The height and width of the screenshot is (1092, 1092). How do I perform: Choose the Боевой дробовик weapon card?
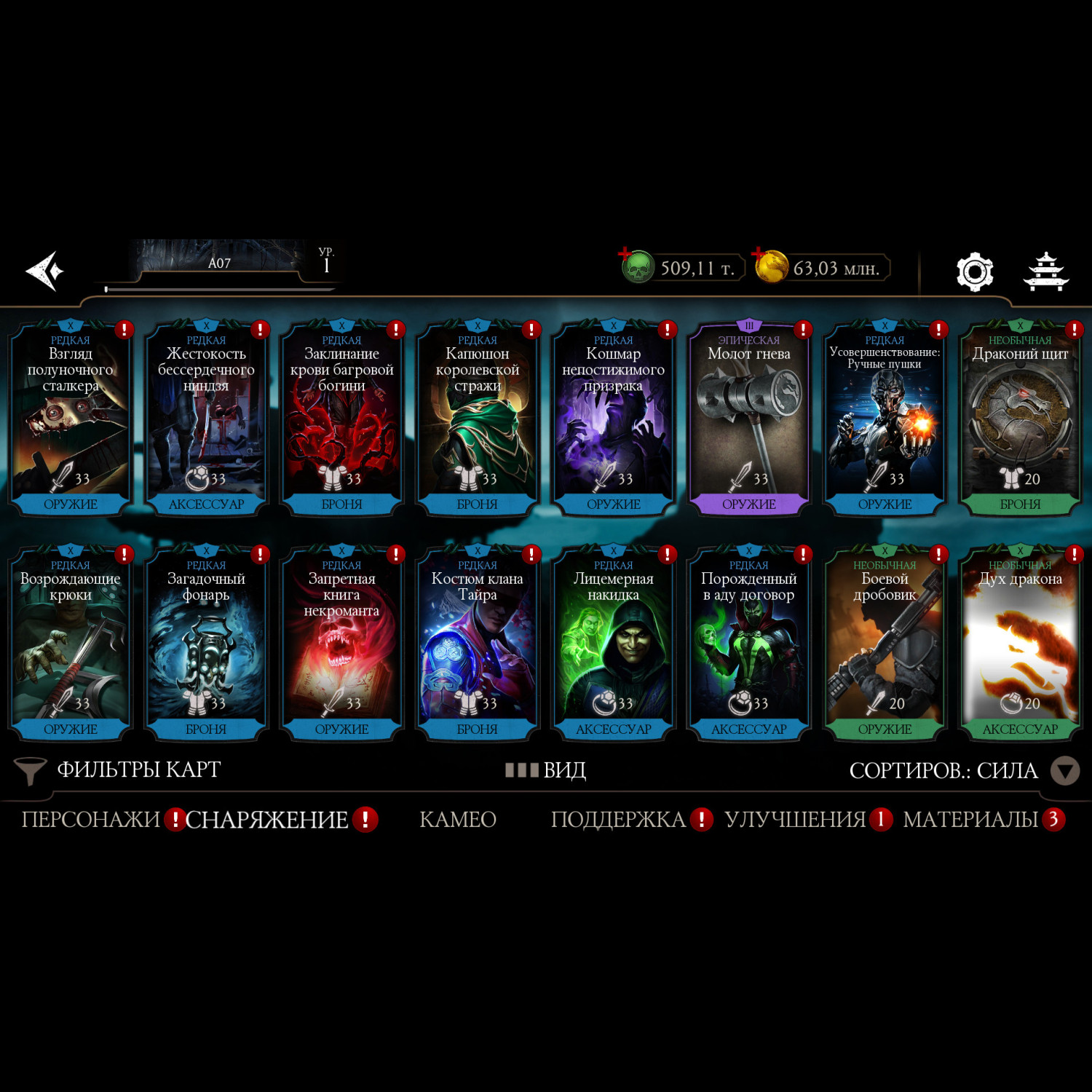885,644
